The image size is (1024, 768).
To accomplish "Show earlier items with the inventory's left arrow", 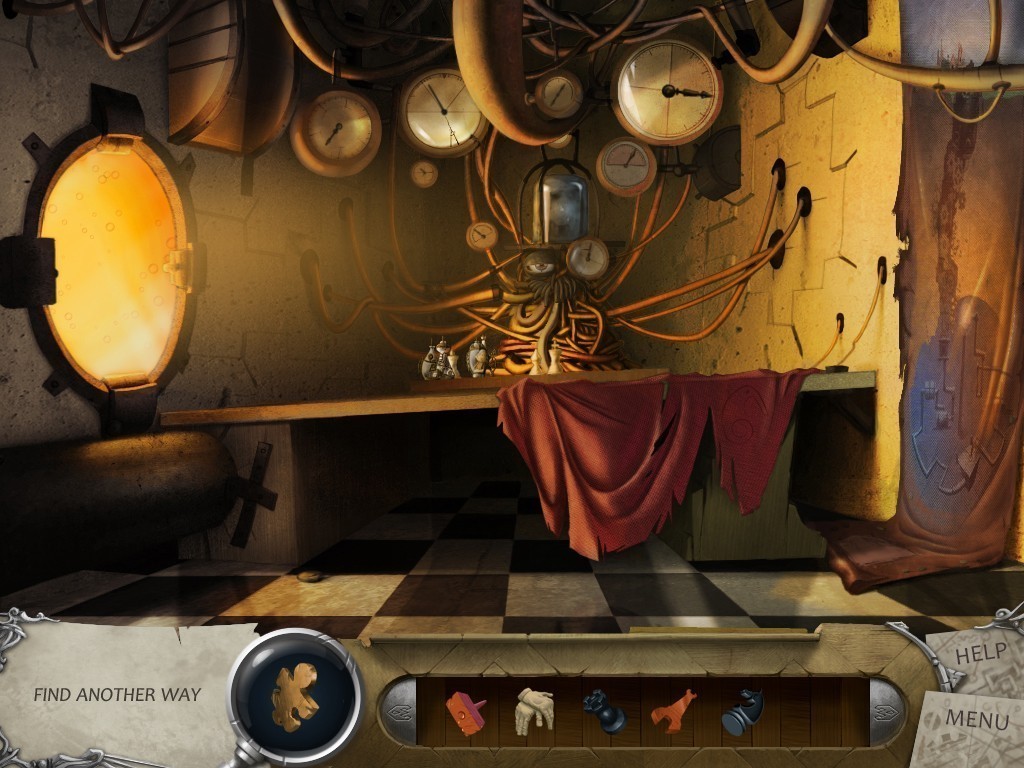I will click(400, 711).
